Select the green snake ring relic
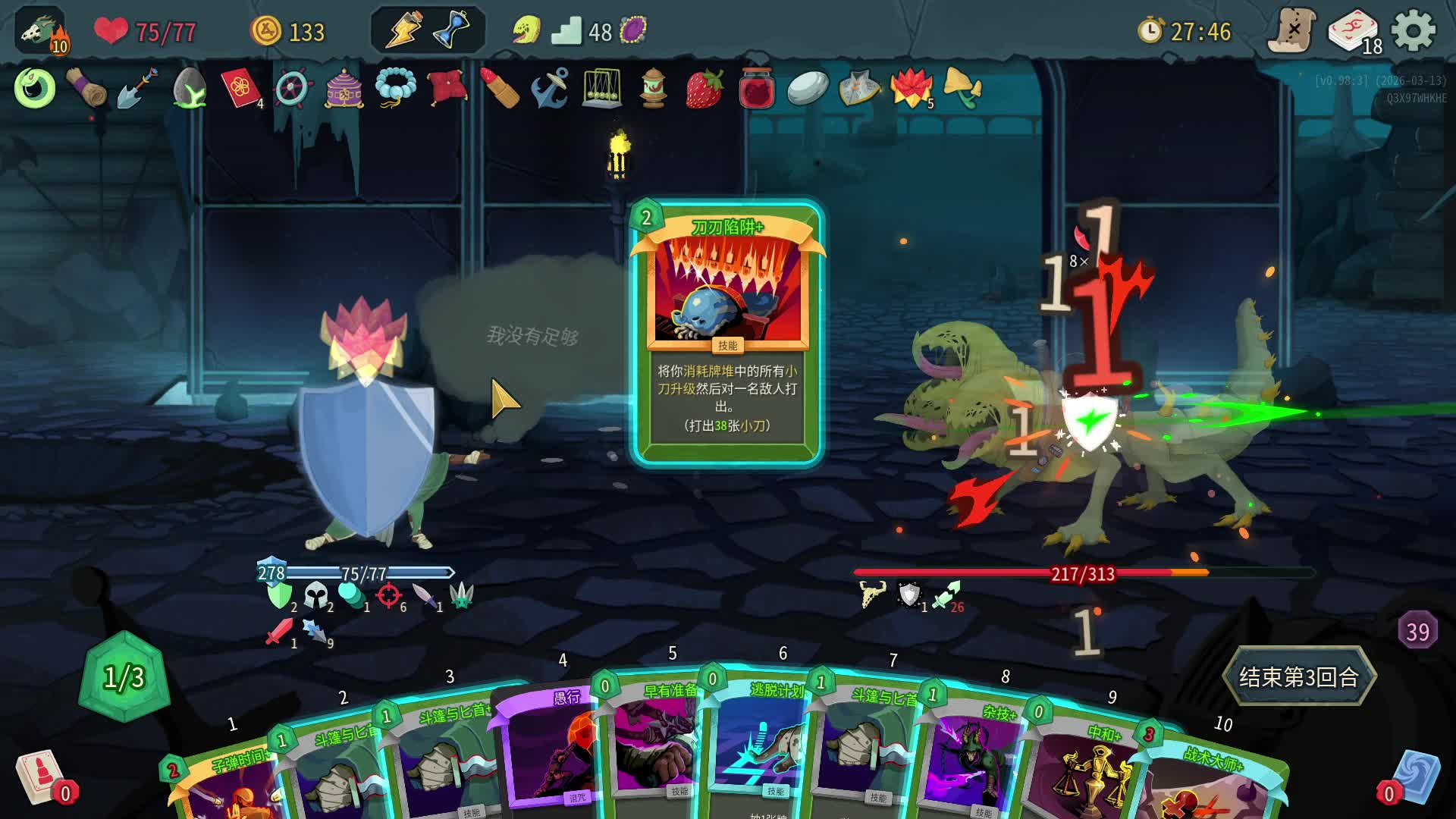1456x819 pixels. pyautogui.click(x=35, y=89)
